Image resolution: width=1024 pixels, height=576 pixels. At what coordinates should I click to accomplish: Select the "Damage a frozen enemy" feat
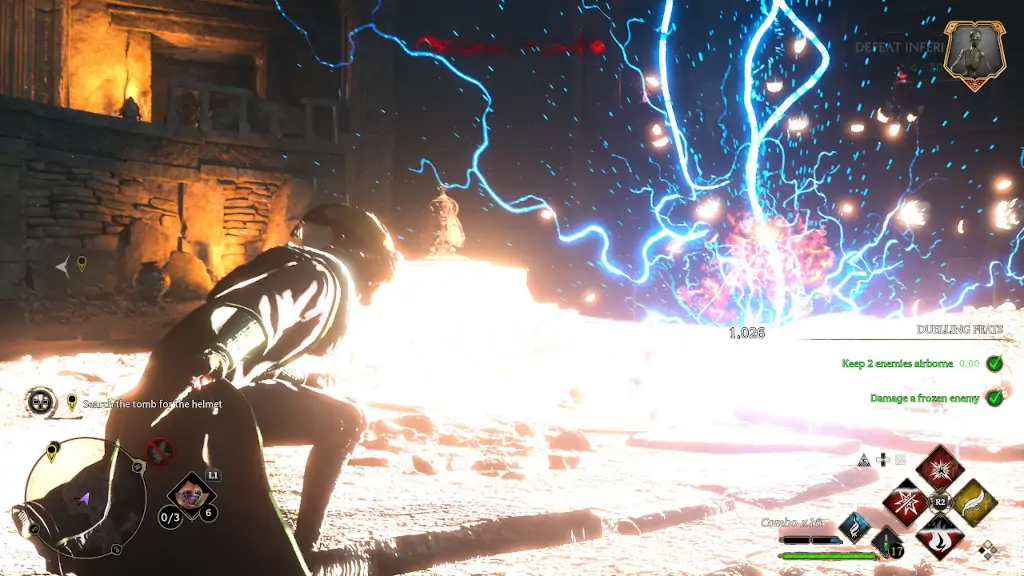[923, 398]
